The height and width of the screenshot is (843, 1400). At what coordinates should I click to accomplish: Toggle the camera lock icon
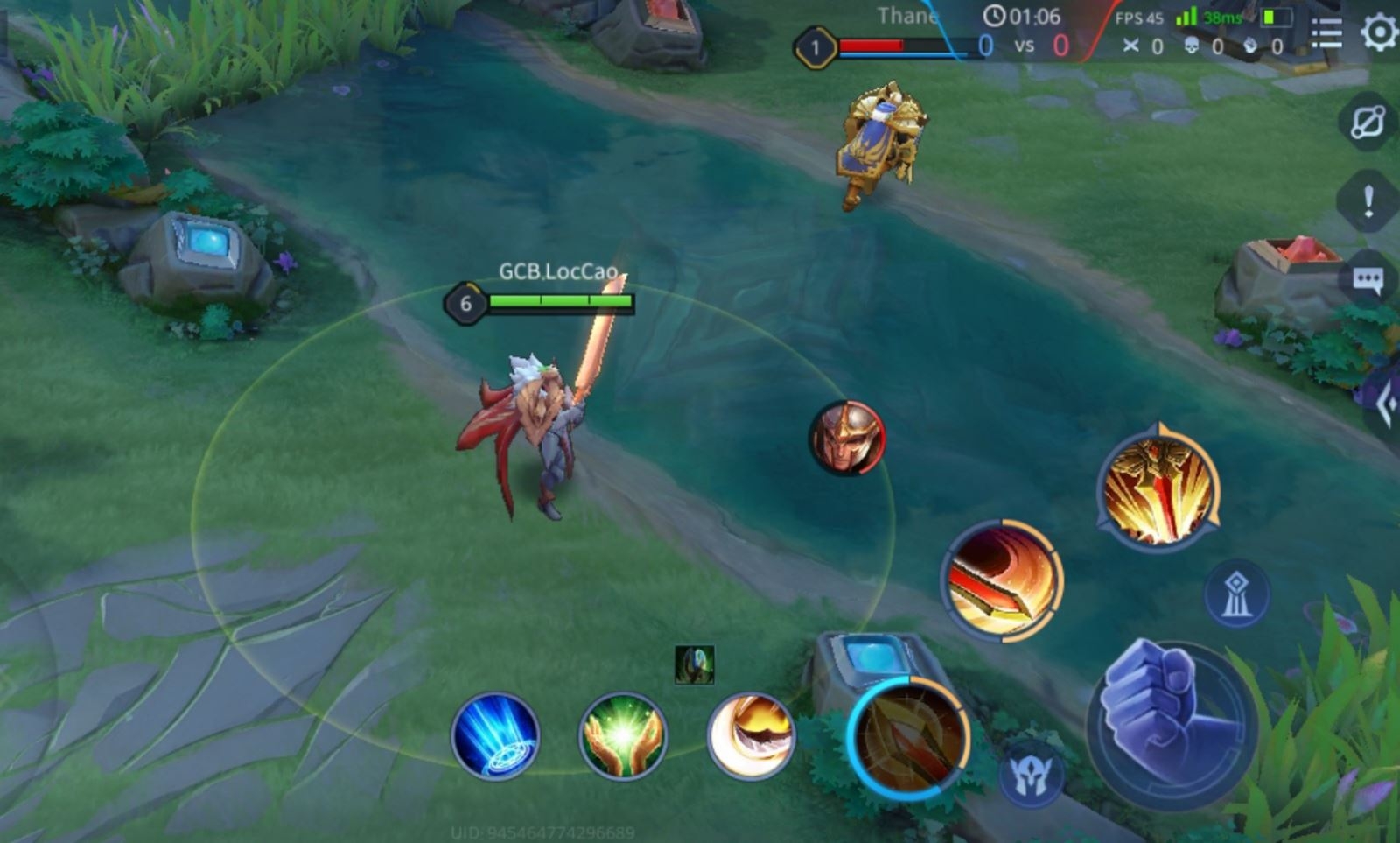pyautogui.click(x=1368, y=122)
